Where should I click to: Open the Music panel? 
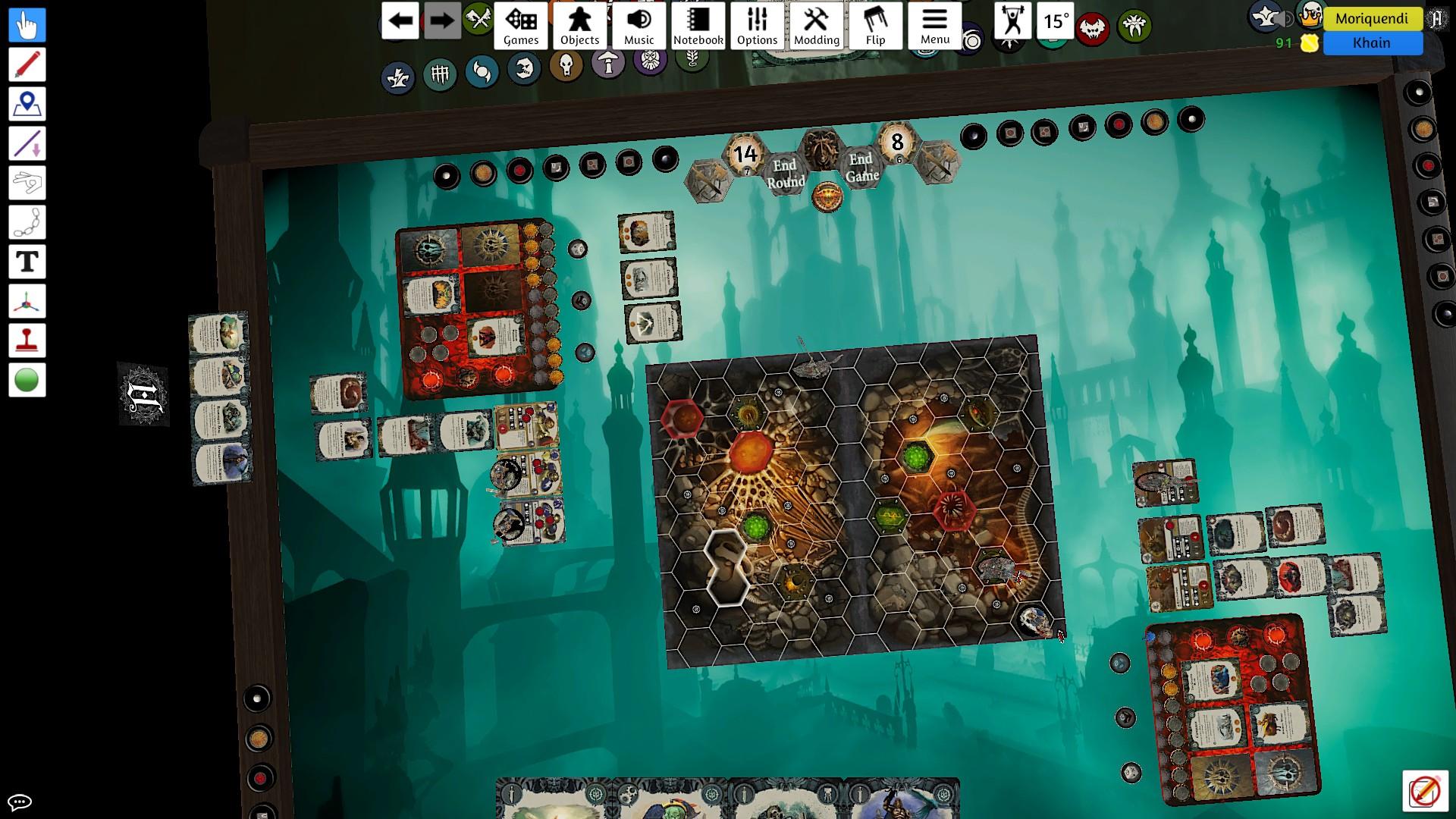tap(639, 26)
